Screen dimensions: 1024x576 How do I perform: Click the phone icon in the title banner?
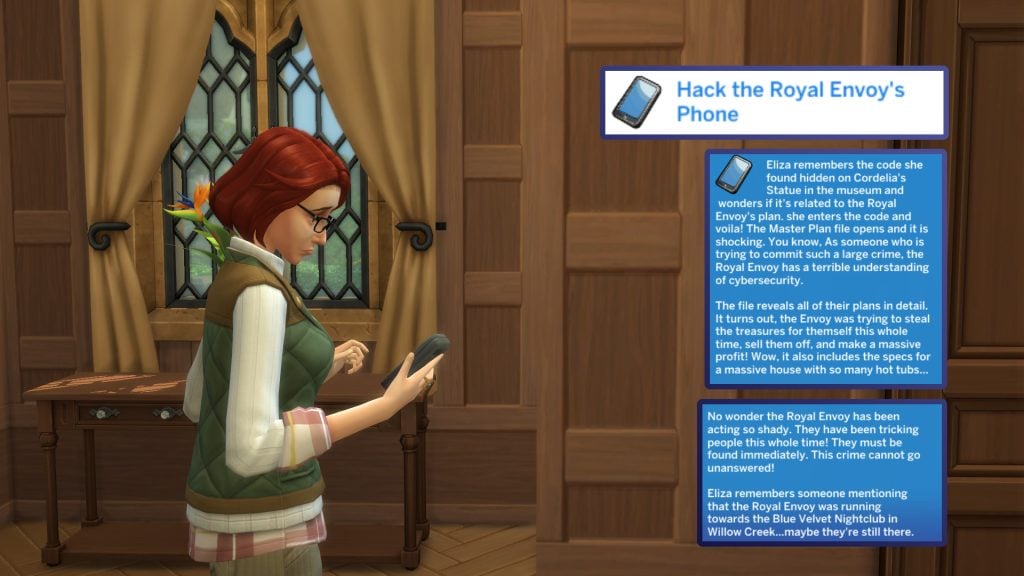[x=636, y=102]
